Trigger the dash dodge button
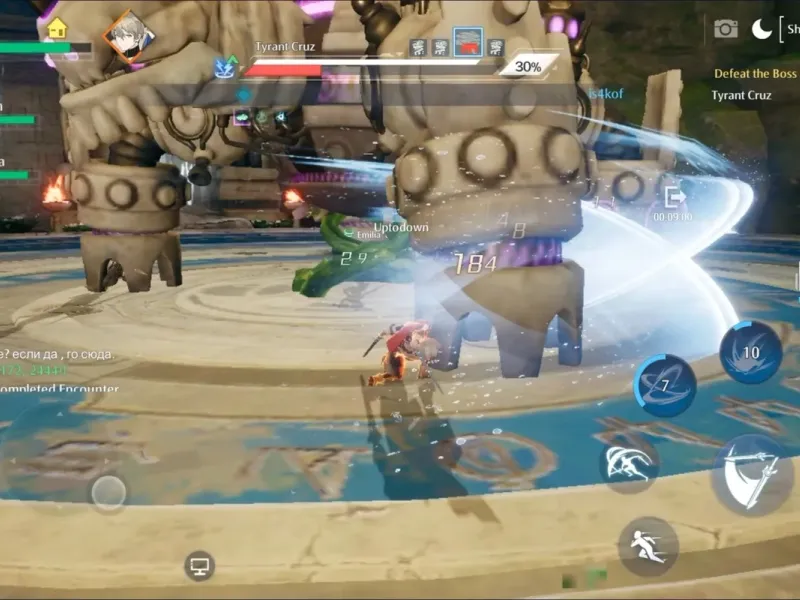The width and height of the screenshot is (800, 600). click(647, 545)
